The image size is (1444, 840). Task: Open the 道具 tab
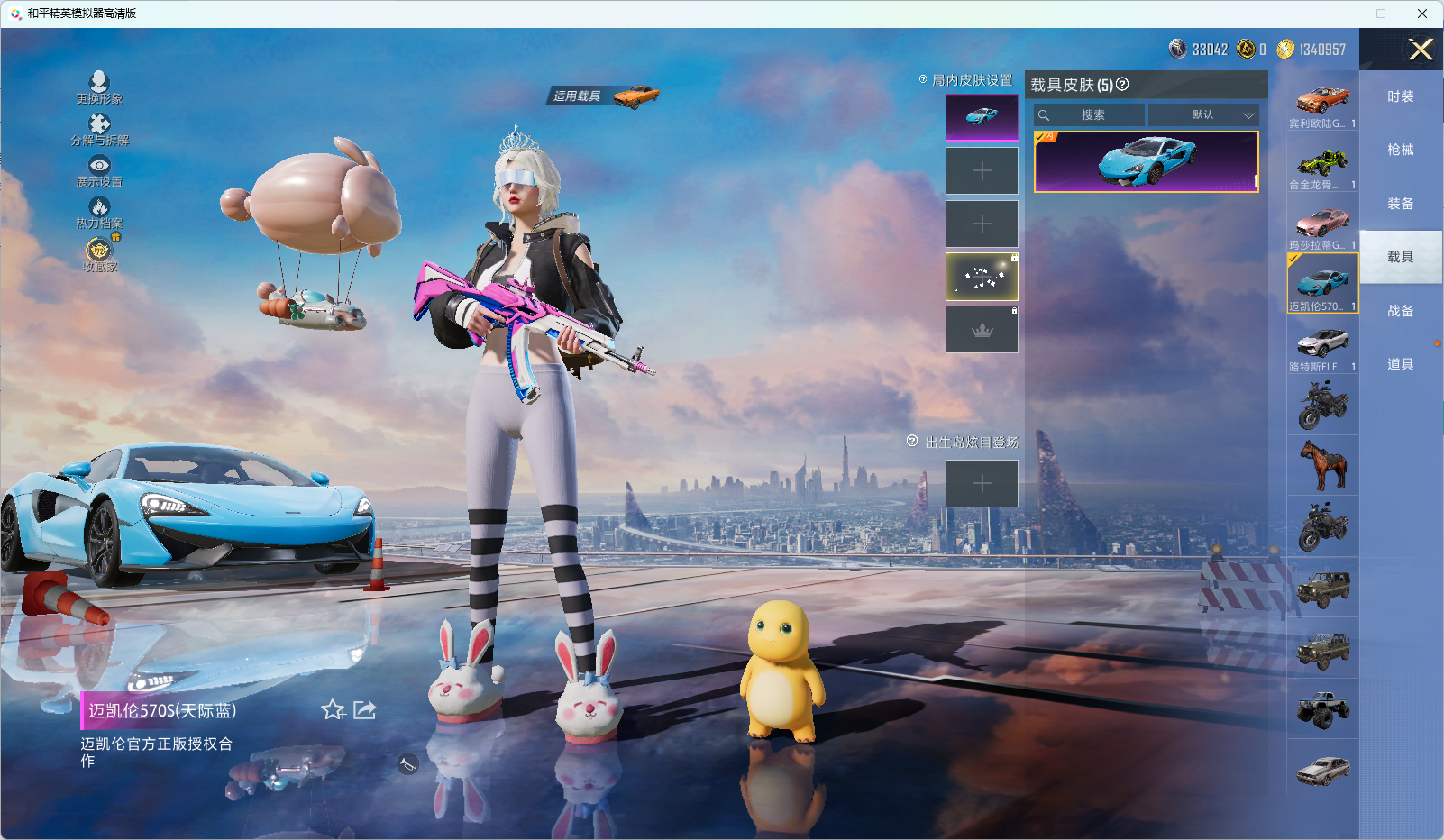(x=1400, y=364)
